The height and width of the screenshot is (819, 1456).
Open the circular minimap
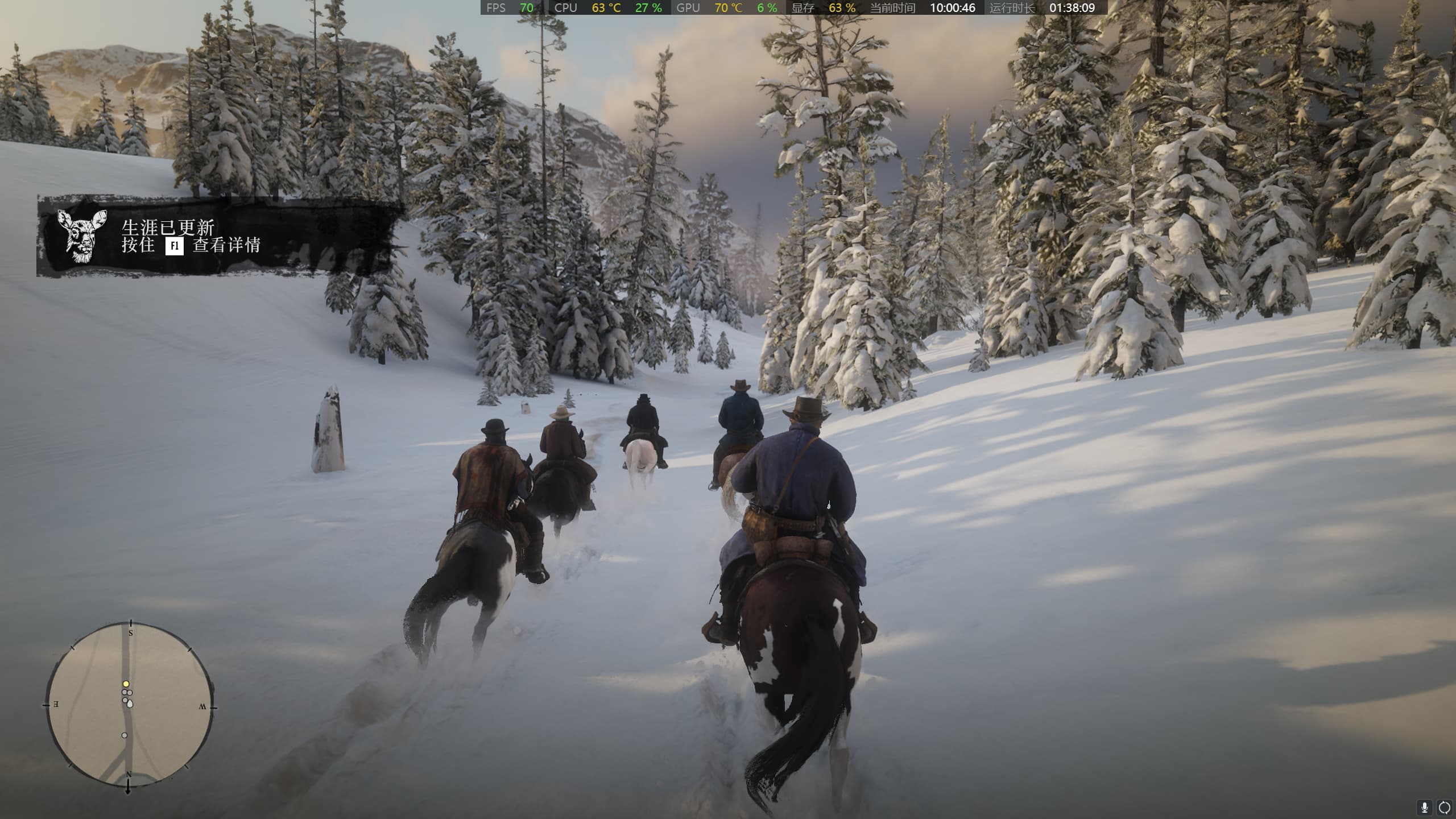tap(130, 705)
